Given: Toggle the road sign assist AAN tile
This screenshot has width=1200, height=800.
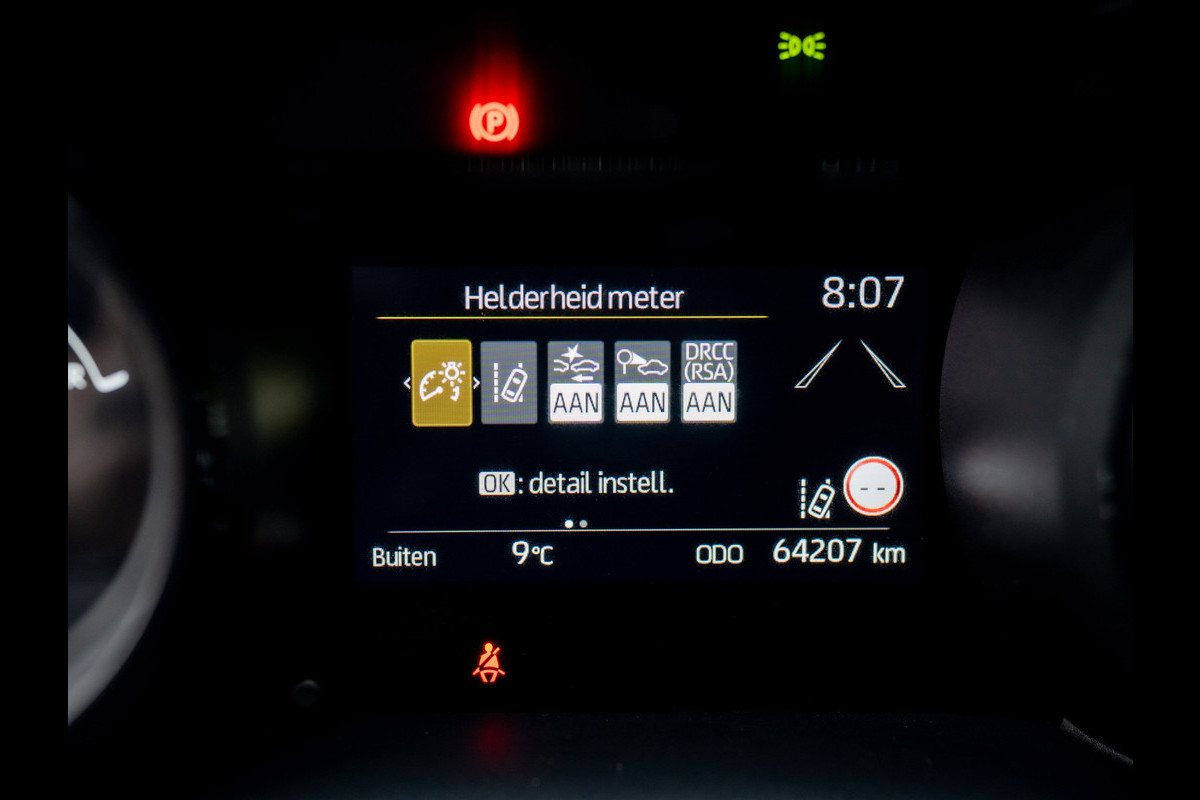Looking at the screenshot, I should [642, 383].
